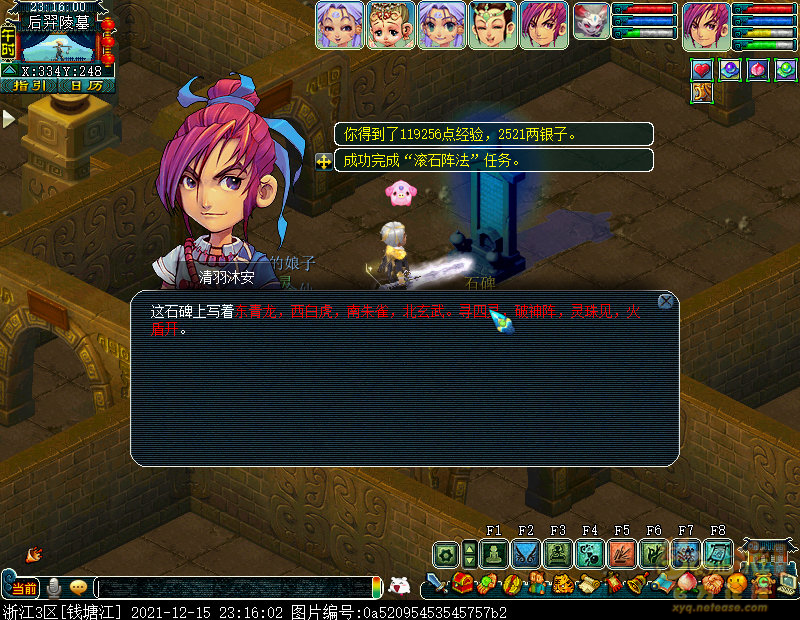Toggle the microphone voice chat button
The height and width of the screenshot is (620, 800).
tap(54, 588)
